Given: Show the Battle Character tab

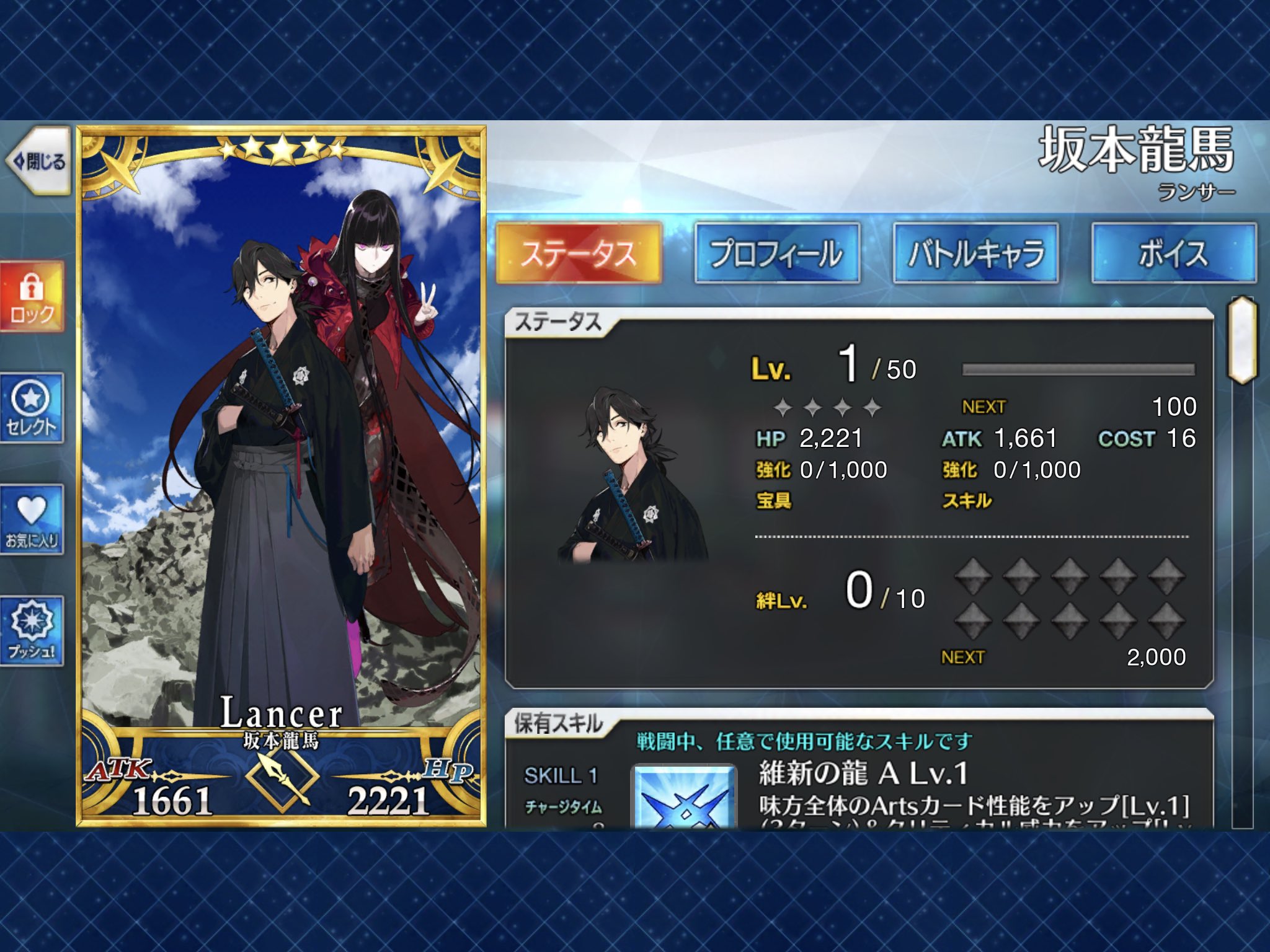Looking at the screenshot, I should (x=975, y=253).
